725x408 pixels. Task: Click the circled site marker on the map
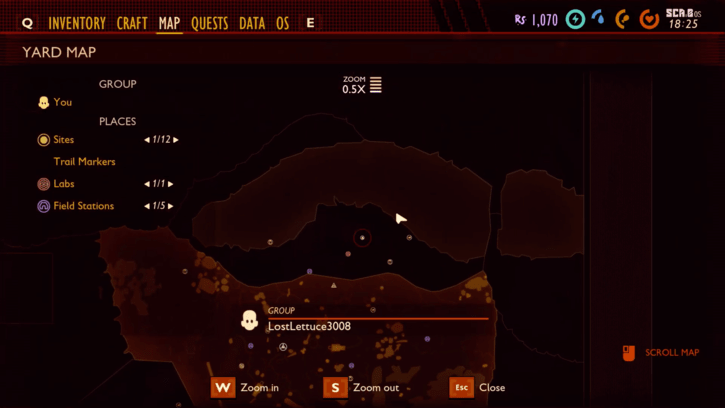pyautogui.click(x=363, y=238)
